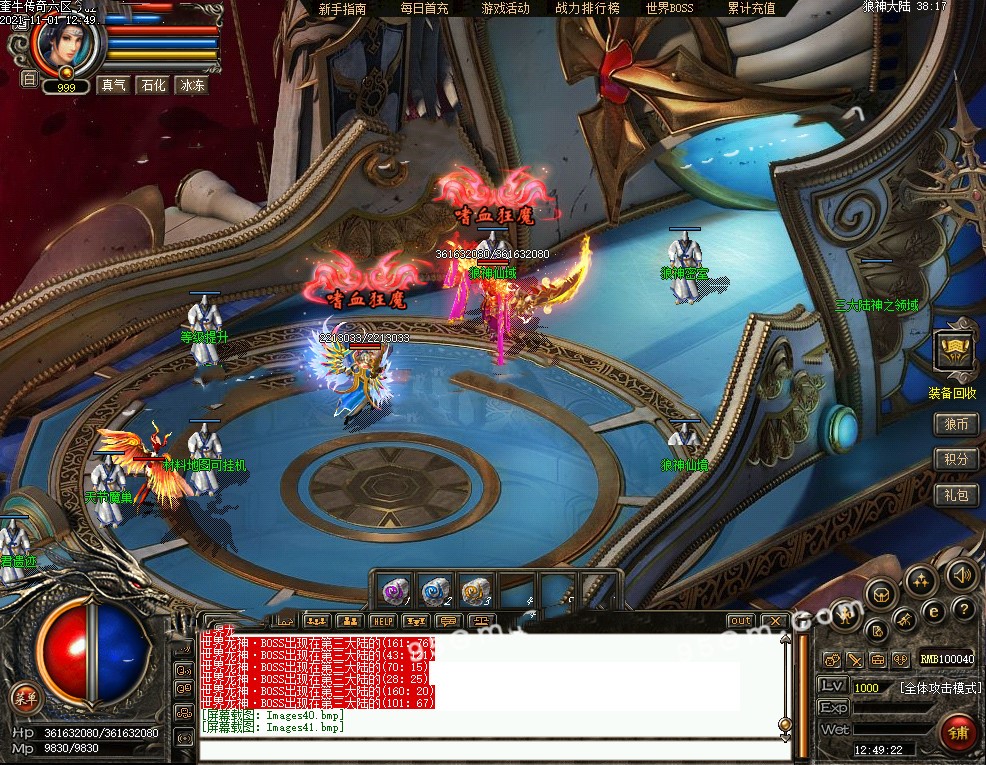The width and height of the screenshot is (986, 765).
Task: Show the 战力排行榜 power ranking
Action: tap(587, 9)
